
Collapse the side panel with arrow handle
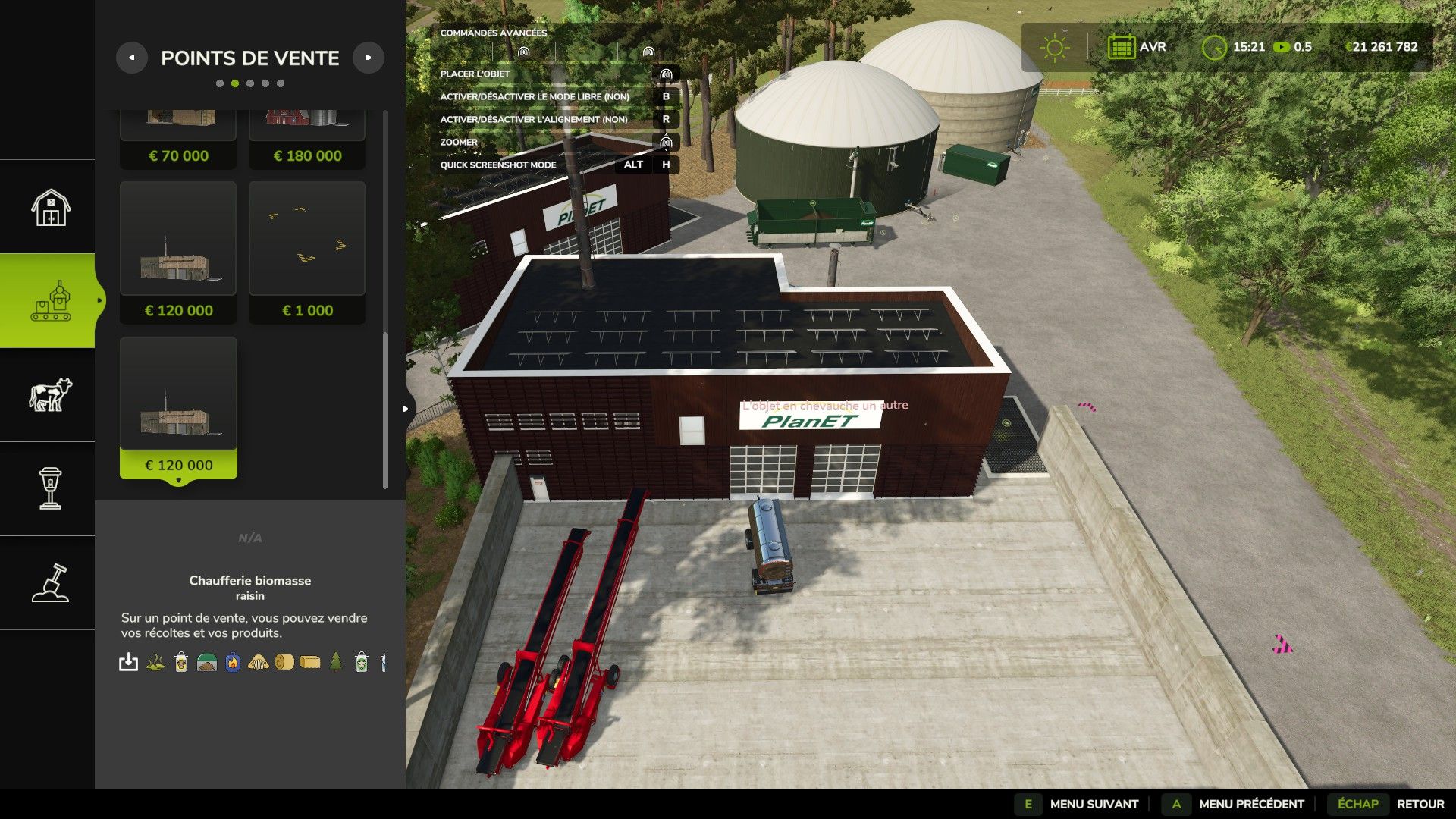point(406,409)
